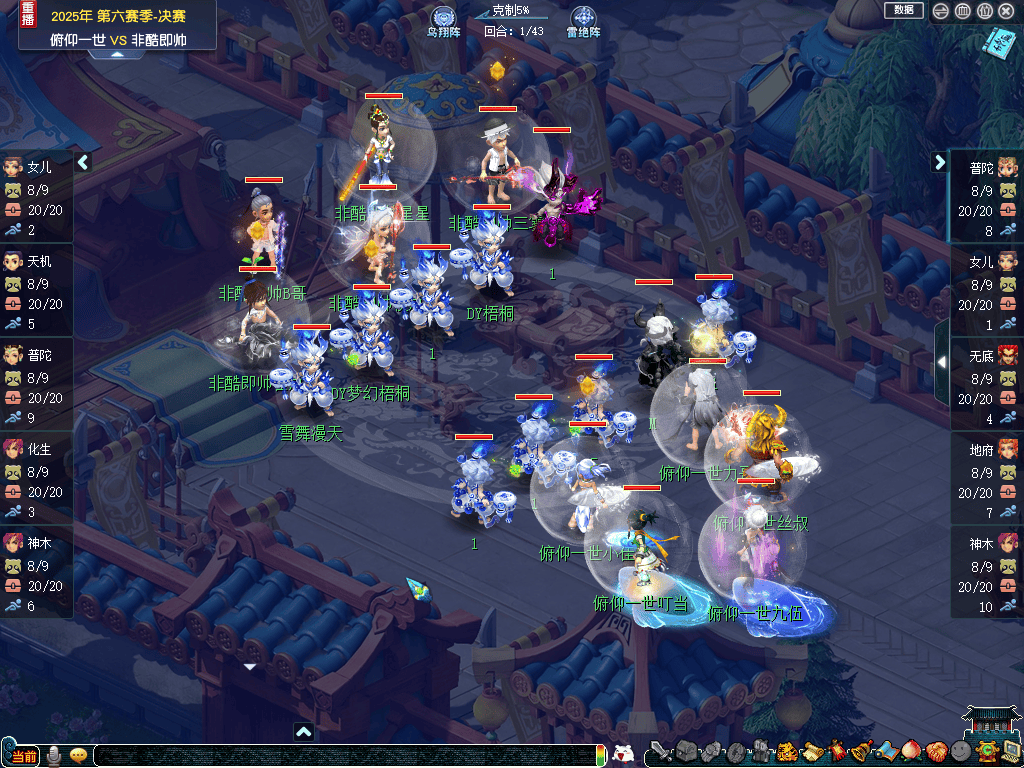1024x768 pixels.
Task: Toggle the 血 health display button
Action: 963,11
